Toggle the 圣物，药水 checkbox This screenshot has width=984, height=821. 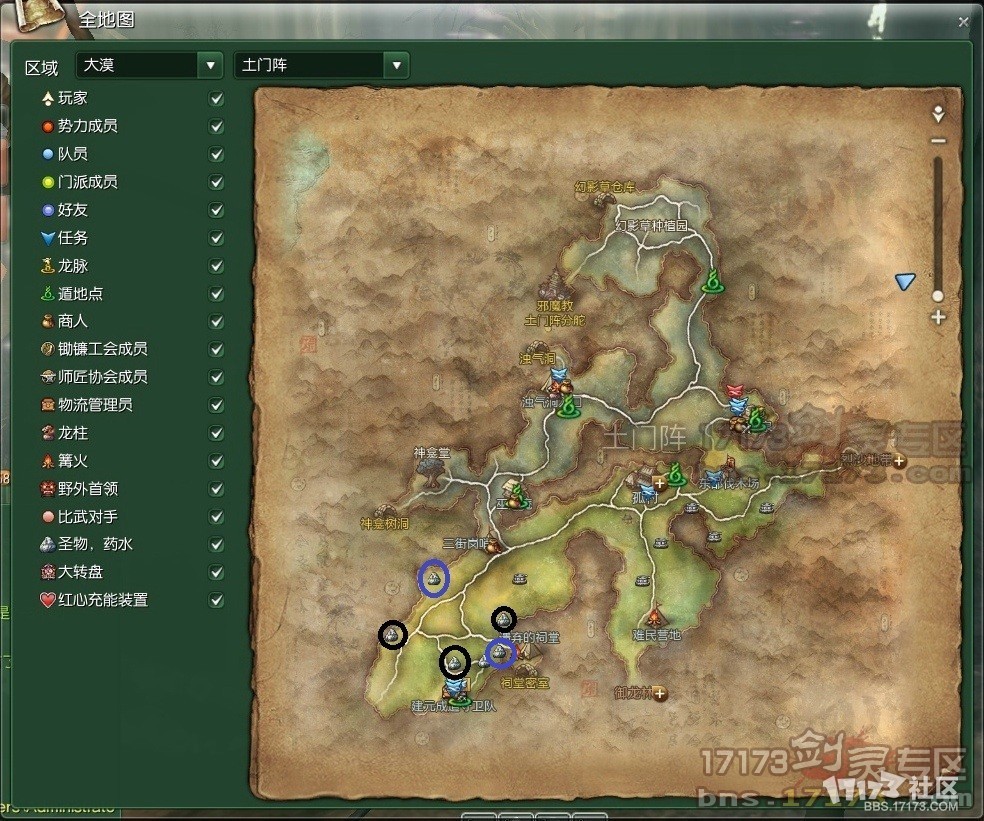(216, 545)
